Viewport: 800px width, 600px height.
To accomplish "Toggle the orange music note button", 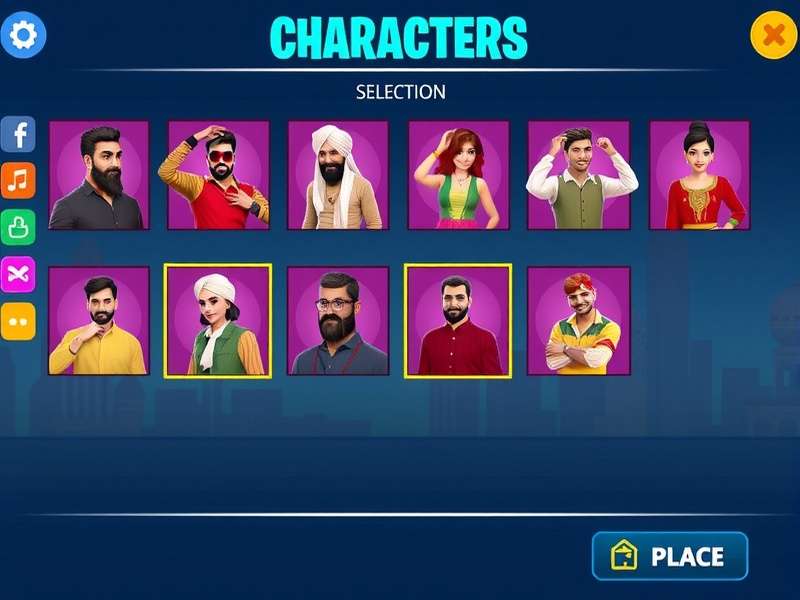I will click(x=18, y=181).
